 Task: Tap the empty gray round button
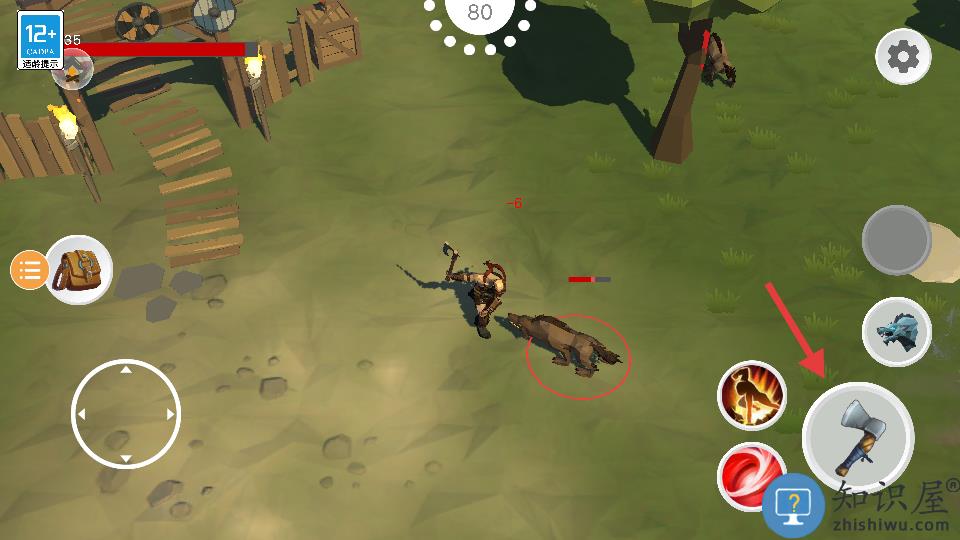(897, 240)
